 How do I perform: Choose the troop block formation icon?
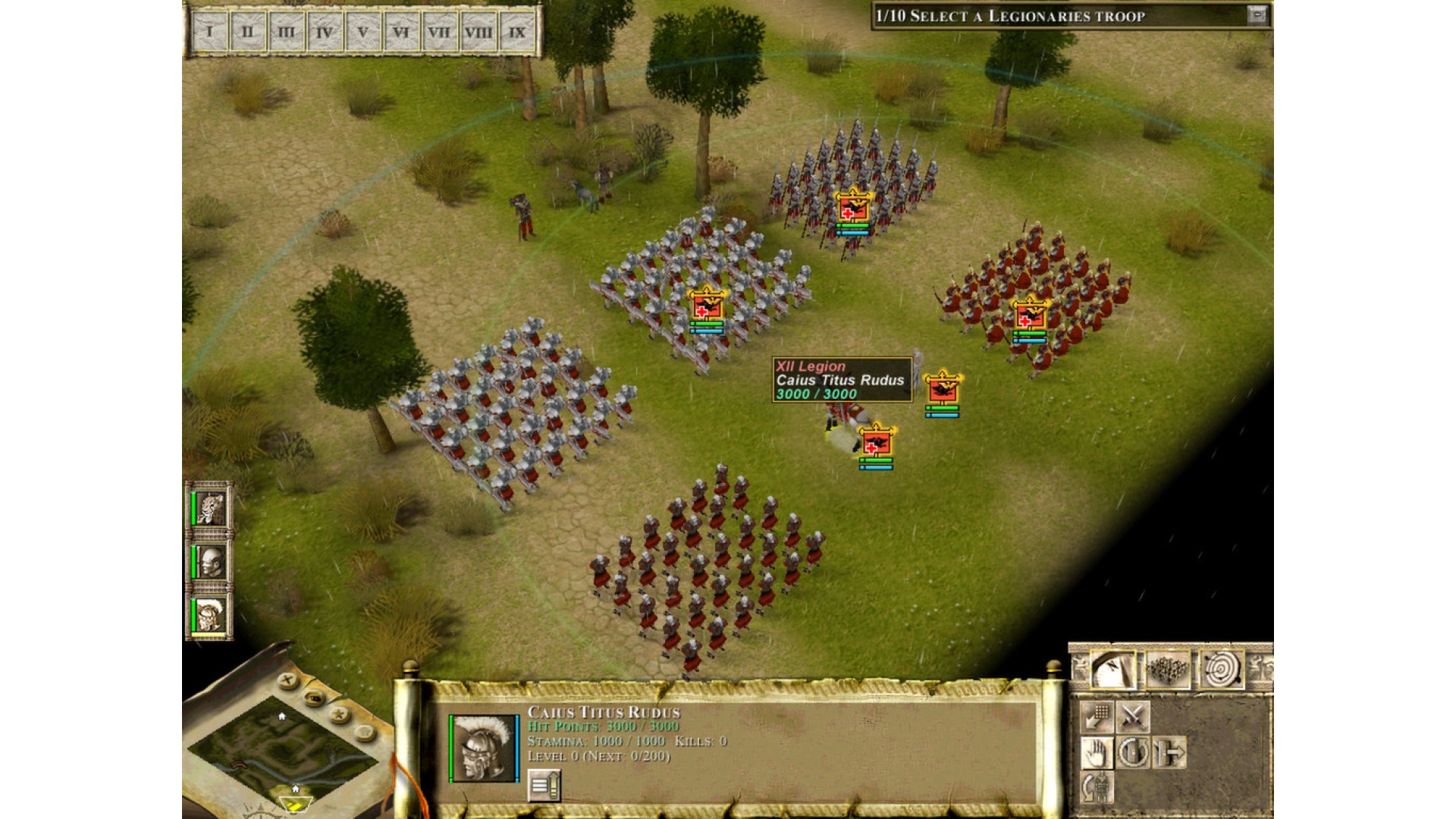pyautogui.click(x=1167, y=670)
